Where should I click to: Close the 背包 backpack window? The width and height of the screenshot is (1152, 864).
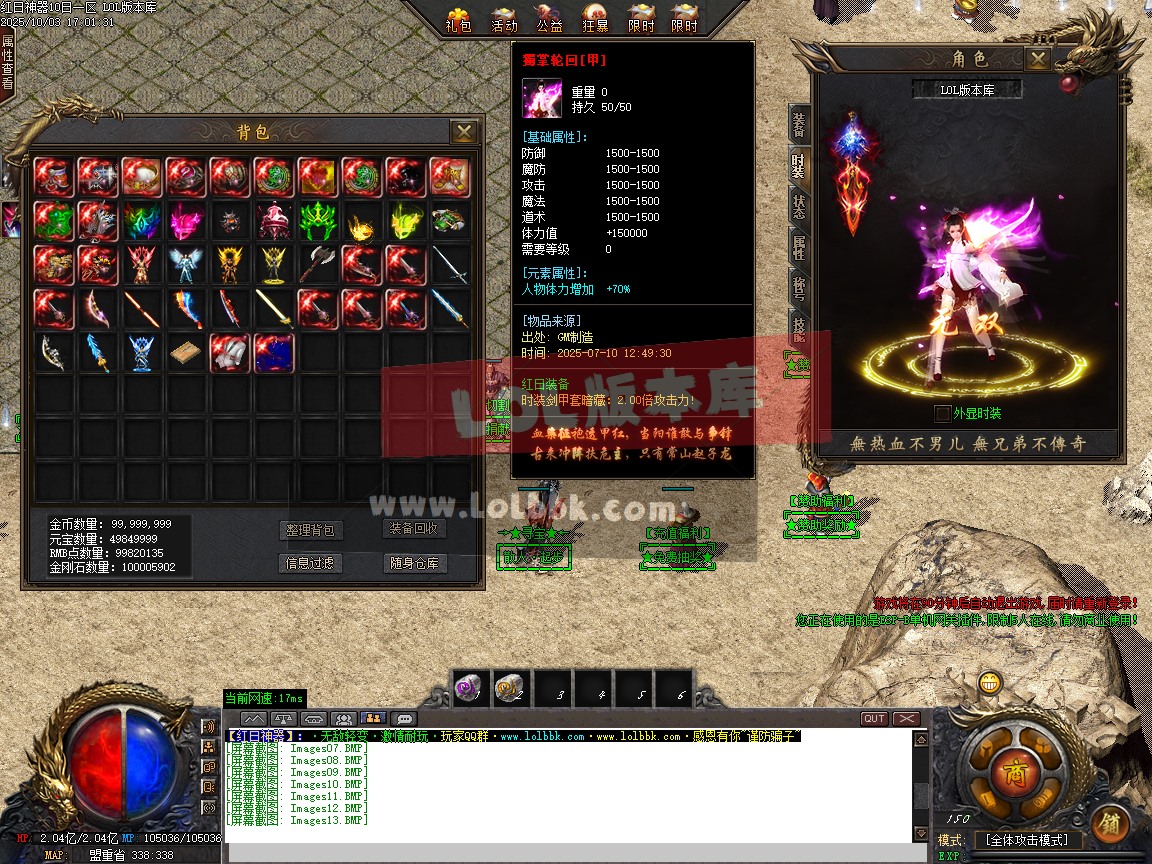pos(463,132)
